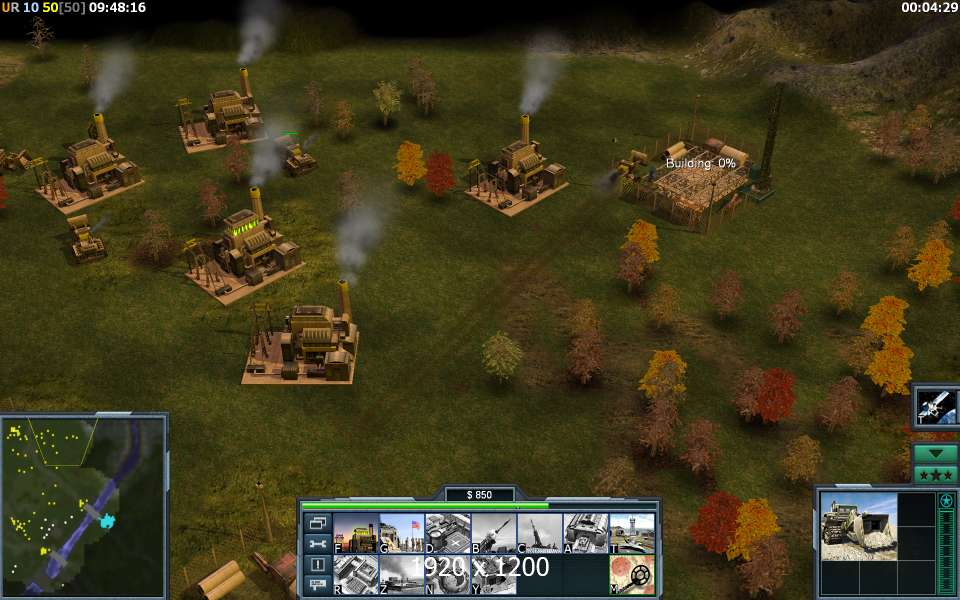The height and width of the screenshot is (600, 960).
Task: Click the signpost button in command bar
Action: click(x=318, y=584)
